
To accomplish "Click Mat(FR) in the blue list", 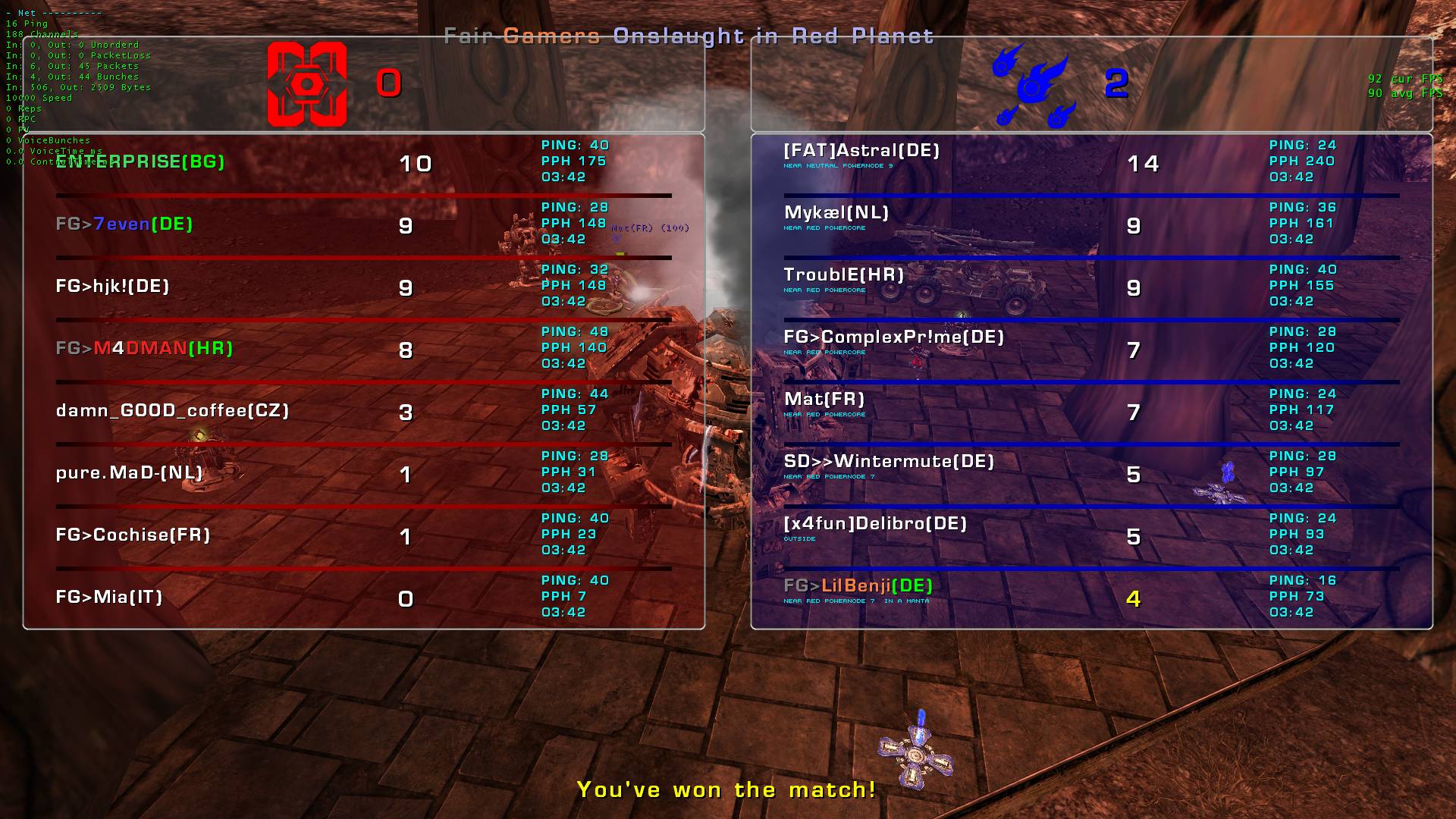I will (x=824, y=399).
